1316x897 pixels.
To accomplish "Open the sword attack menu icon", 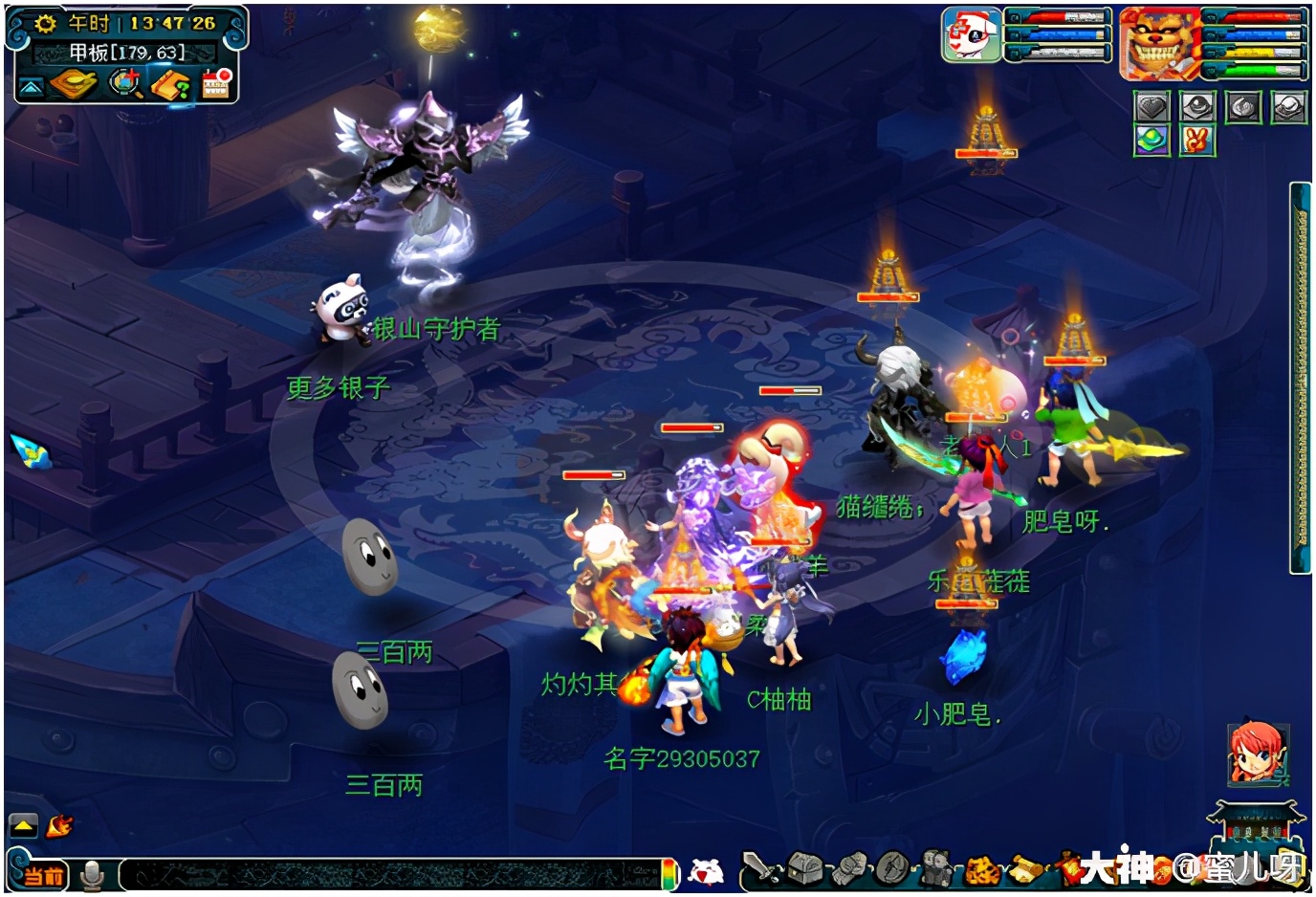I will 760,869.
